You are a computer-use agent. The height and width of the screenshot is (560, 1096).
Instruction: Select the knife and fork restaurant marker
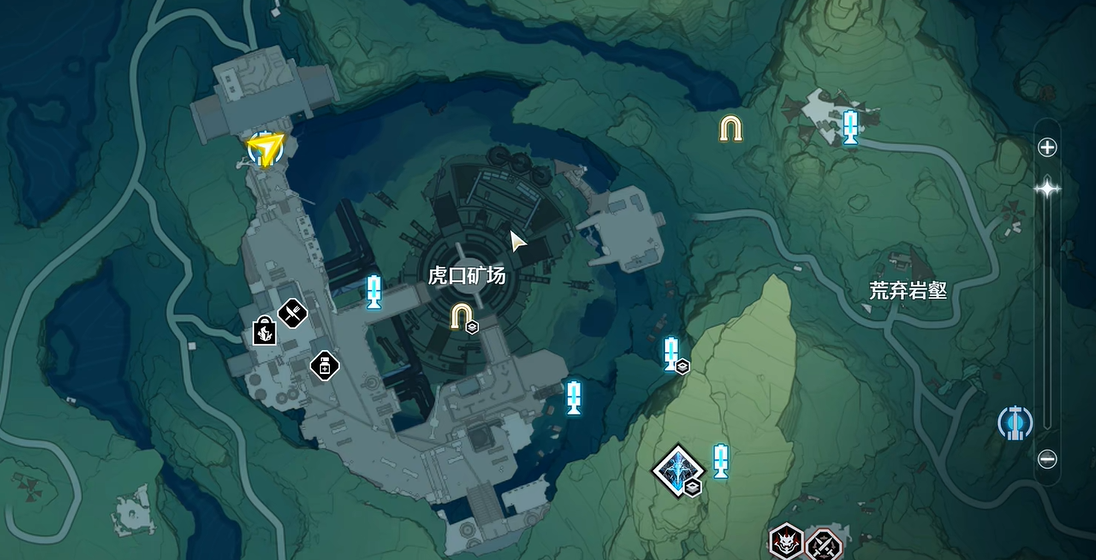(x=291, y=314)
